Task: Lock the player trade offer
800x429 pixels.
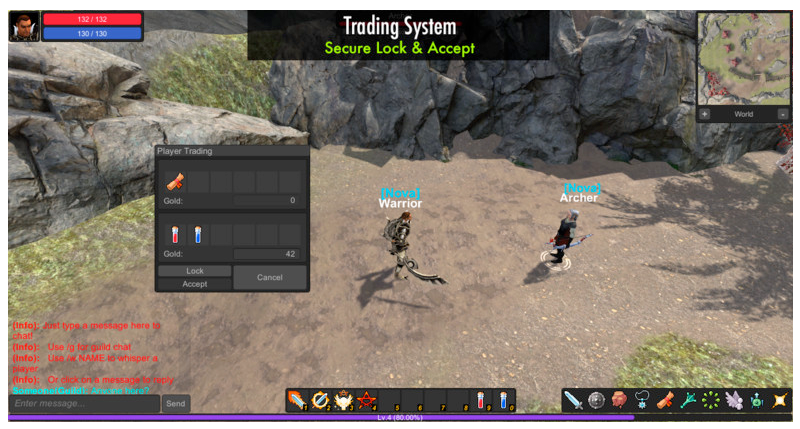Action: tap(194, 271)
